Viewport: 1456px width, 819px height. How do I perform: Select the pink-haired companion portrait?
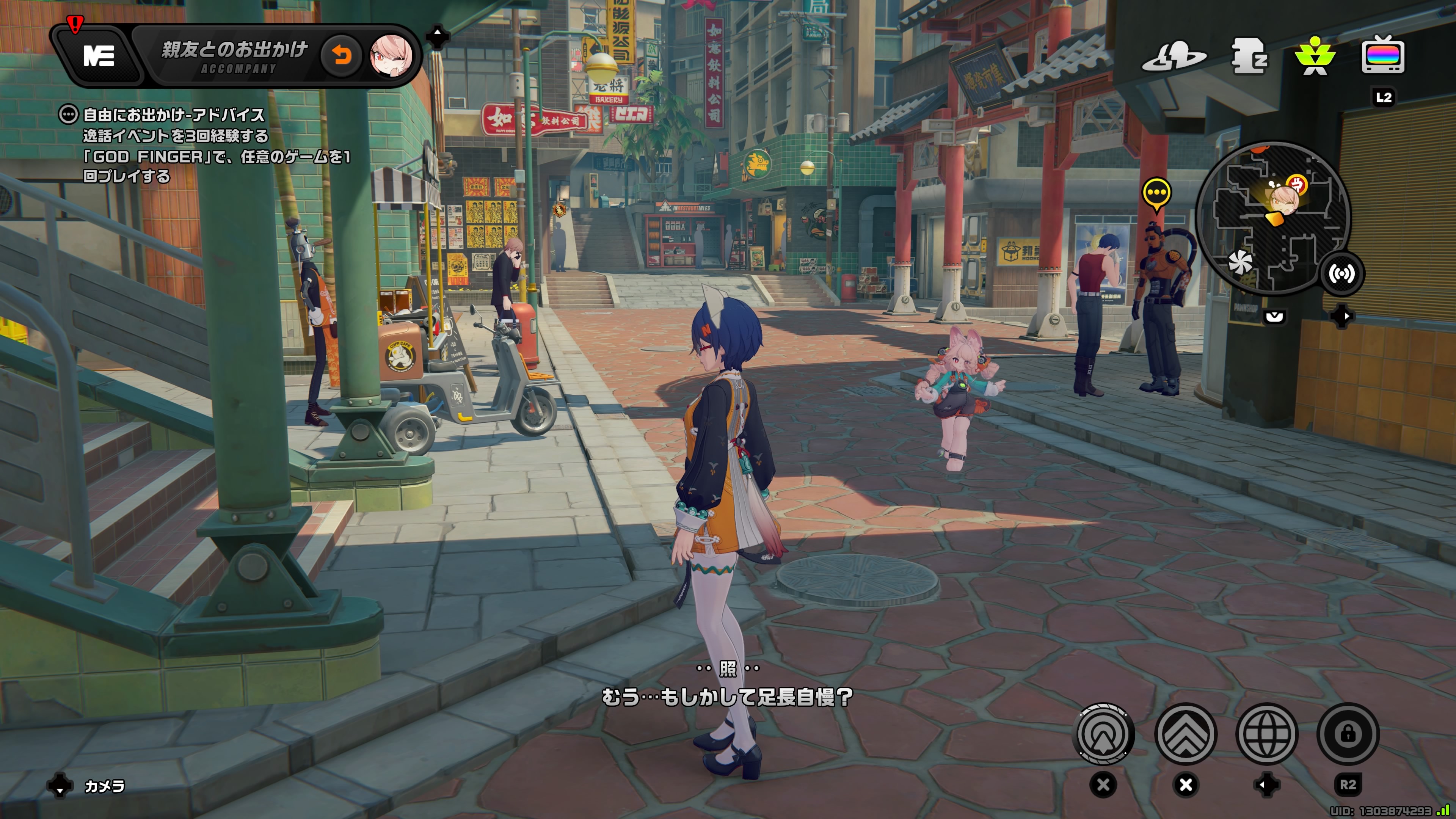[x=391, y=55]
